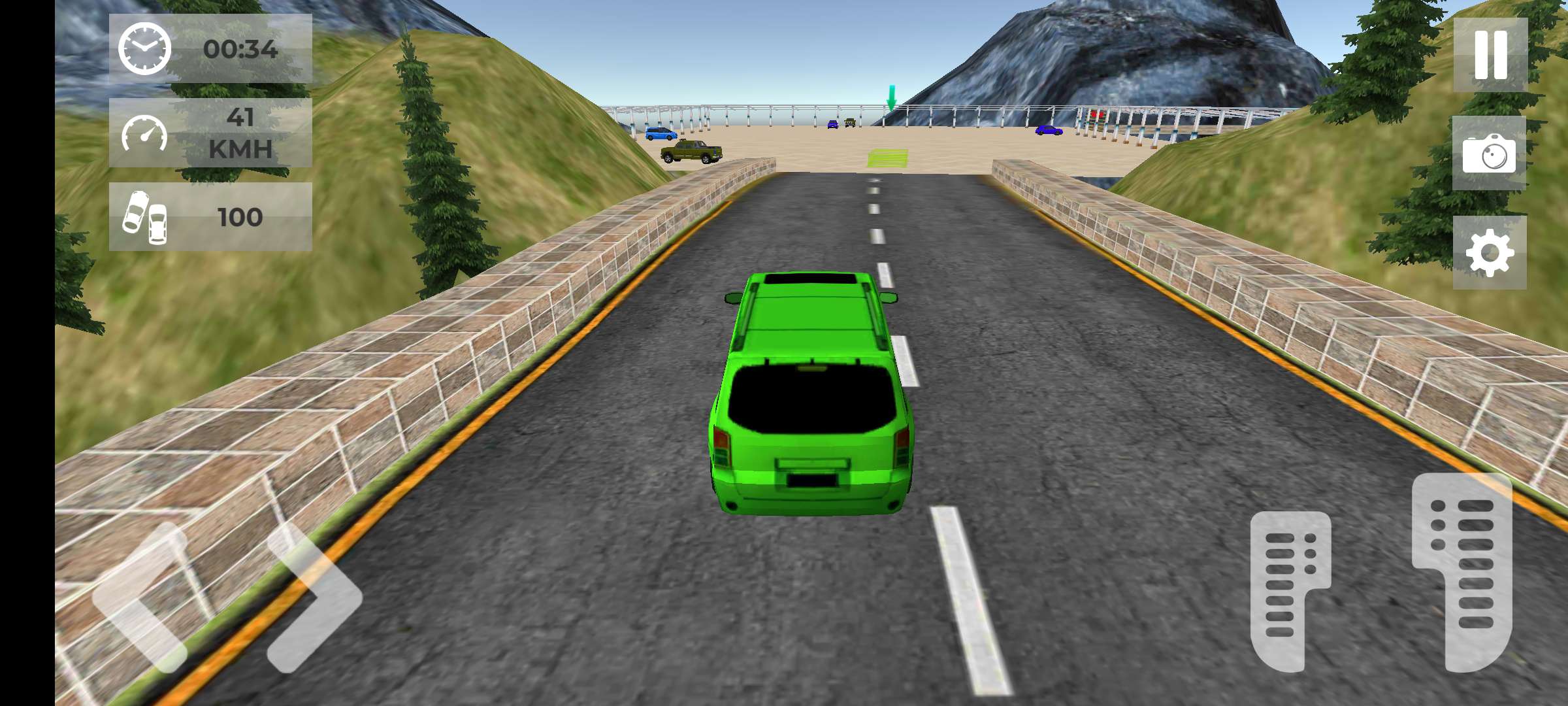Screen dimensions: 1568x706
Task: Tap the tall accelerator pedal
Action: pyautogui.click(x=1463, y=572)
